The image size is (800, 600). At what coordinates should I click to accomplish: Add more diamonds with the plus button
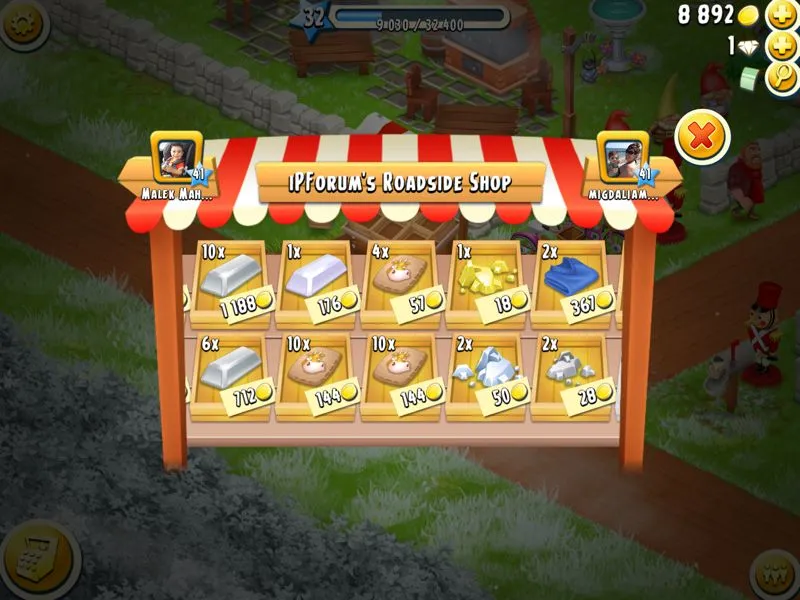[x=781, y=47]
